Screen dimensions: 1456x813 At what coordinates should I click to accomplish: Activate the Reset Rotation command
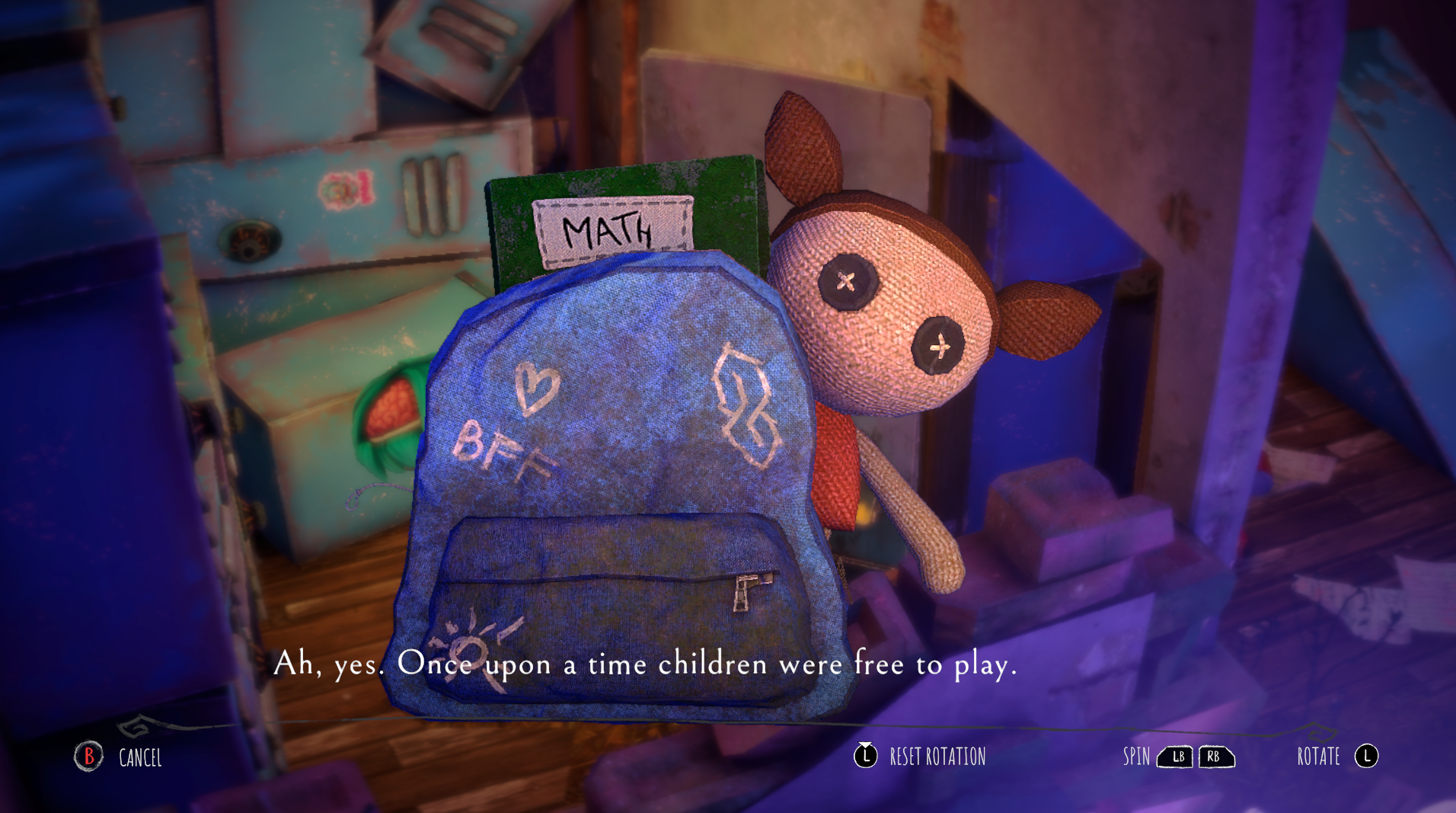[x=937, y=757]
